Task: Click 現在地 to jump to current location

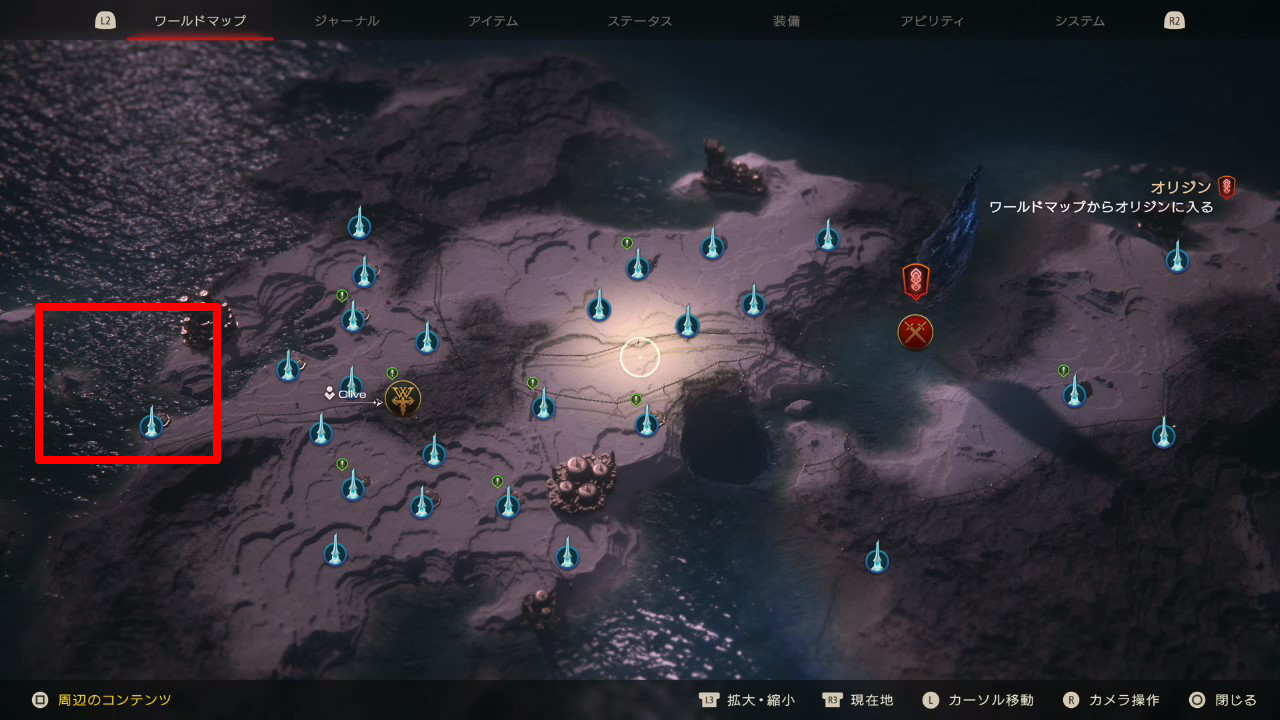Action: coord(872,700)
